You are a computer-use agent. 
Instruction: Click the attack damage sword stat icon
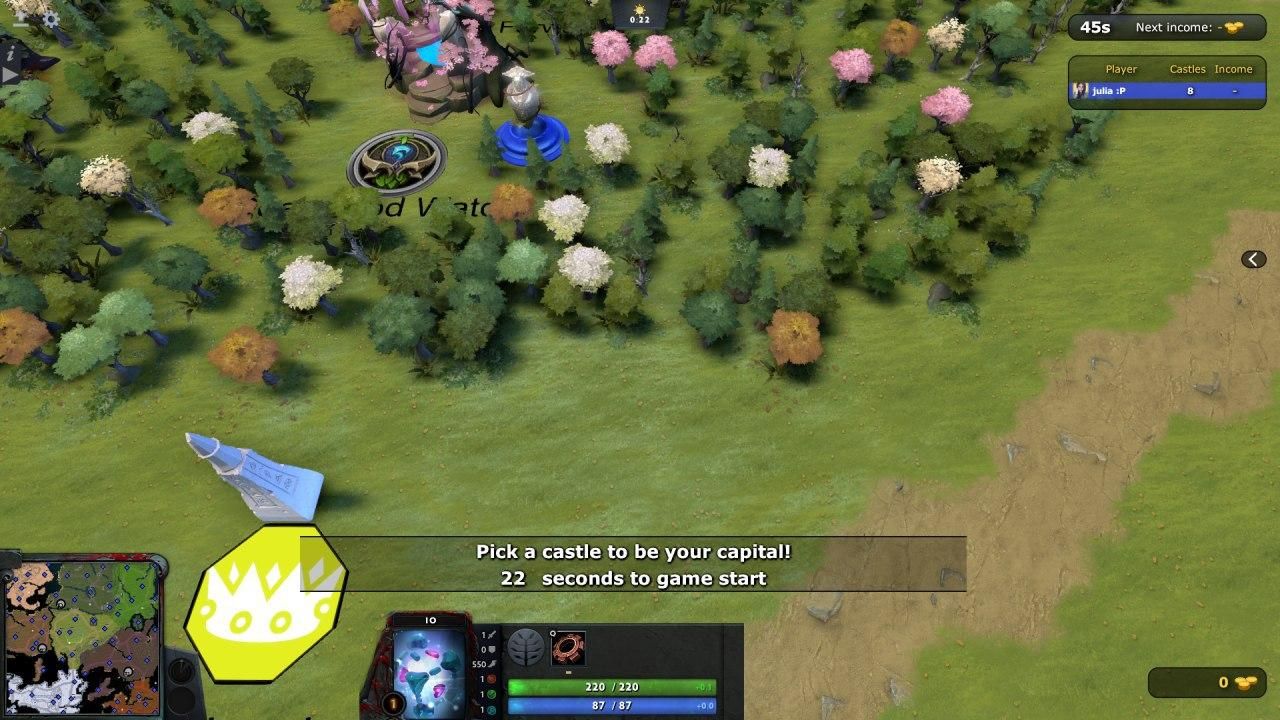pyautogui.click(x=492, y=634)
